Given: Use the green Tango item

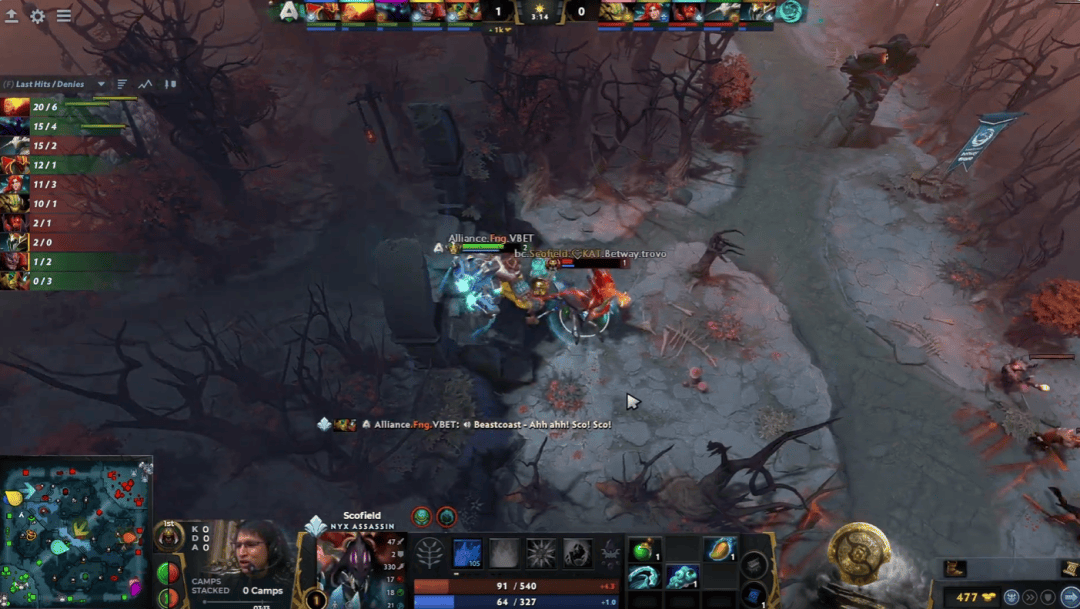Looking at the screenshot, I should point(643,549).
